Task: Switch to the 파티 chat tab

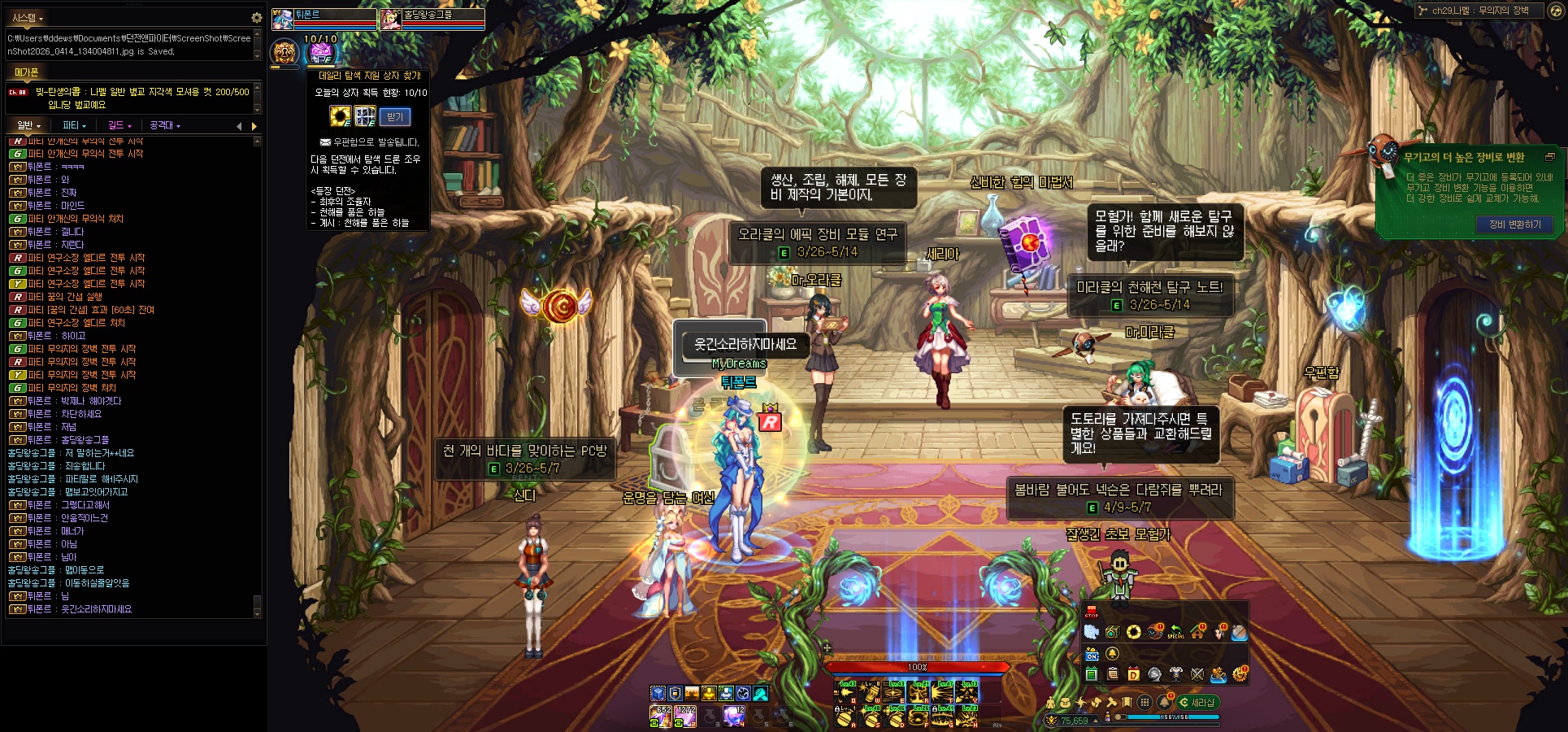Action: [75, 125]
